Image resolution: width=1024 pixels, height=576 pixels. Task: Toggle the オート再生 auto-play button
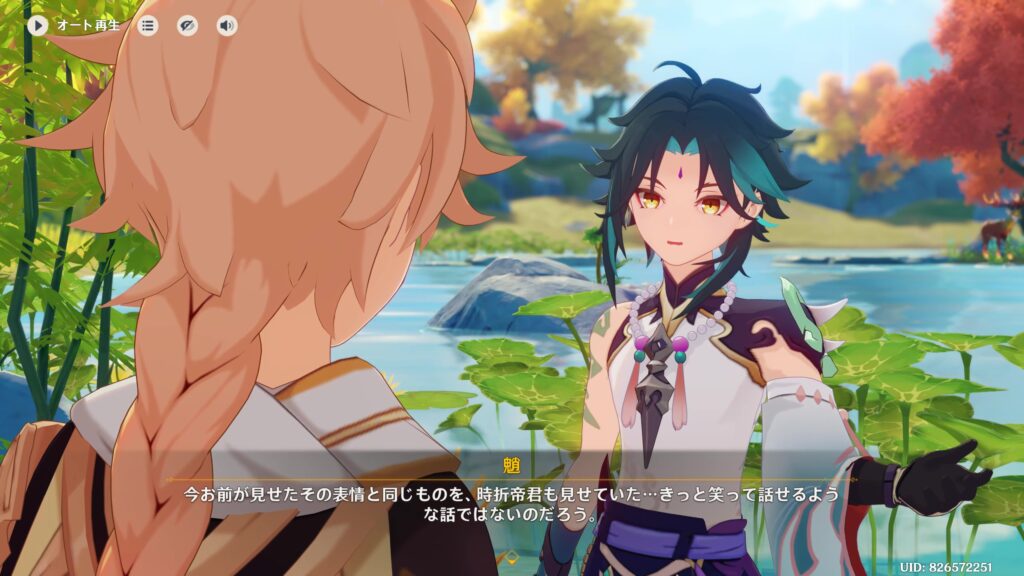[38, 25]
